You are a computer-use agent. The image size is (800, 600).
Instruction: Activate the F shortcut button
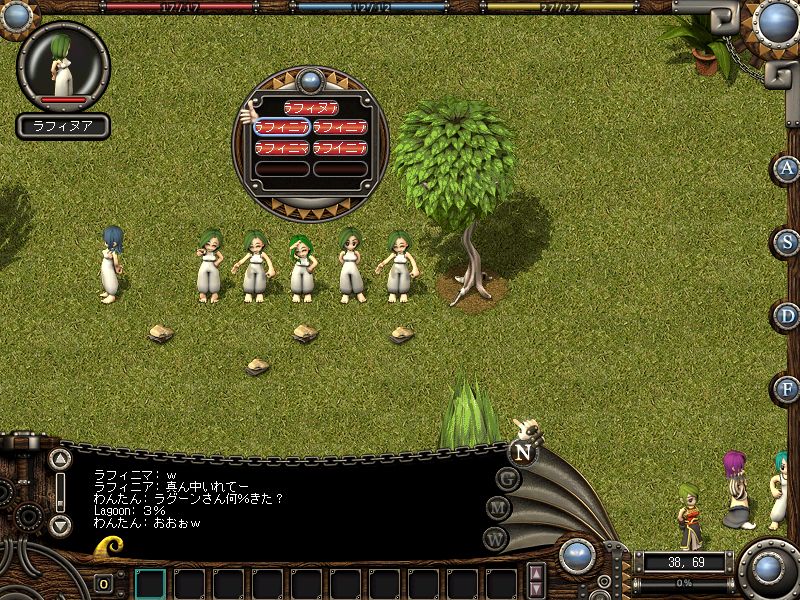click(x=787, y=388)
